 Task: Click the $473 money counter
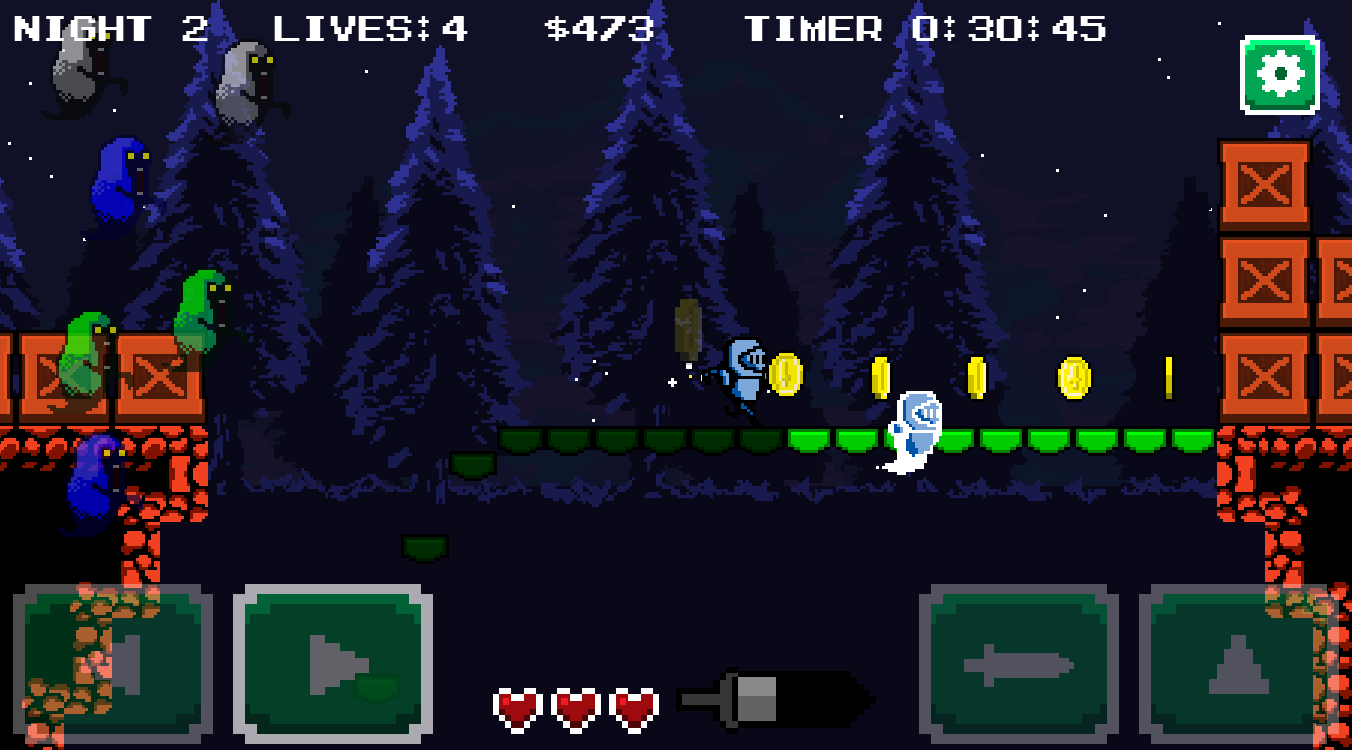point(599,28)
